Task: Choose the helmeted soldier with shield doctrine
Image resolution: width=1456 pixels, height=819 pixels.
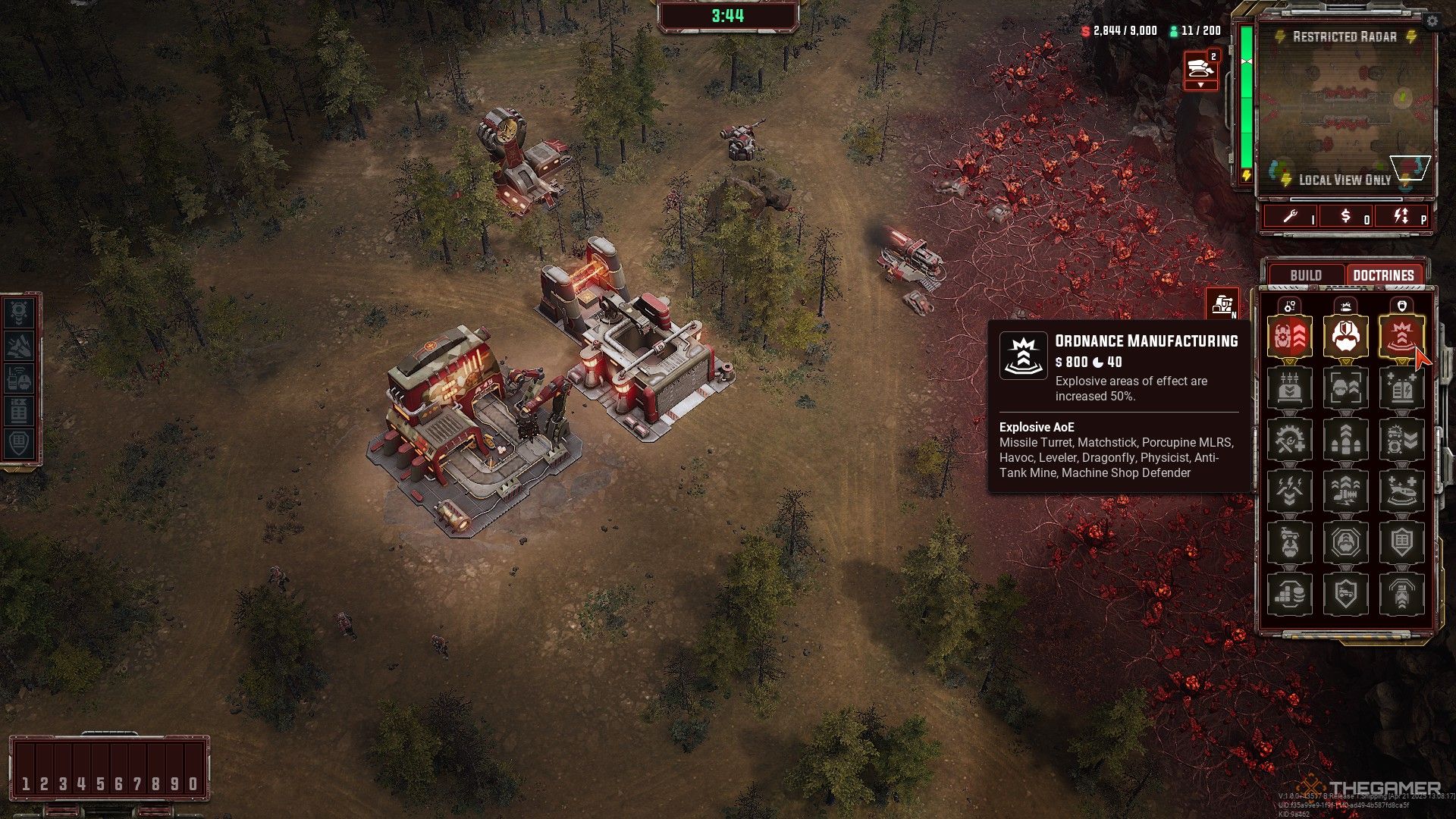Action: point(1345,337)
